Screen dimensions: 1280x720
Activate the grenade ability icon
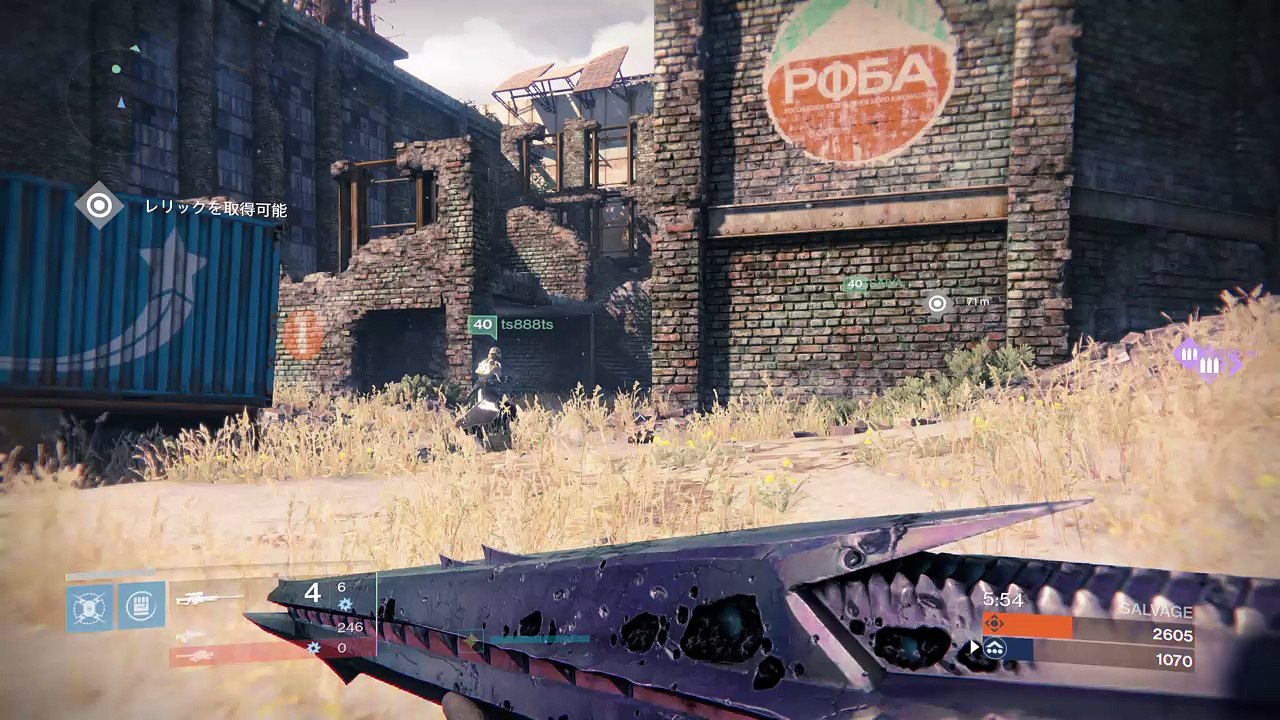coord(90,606)
